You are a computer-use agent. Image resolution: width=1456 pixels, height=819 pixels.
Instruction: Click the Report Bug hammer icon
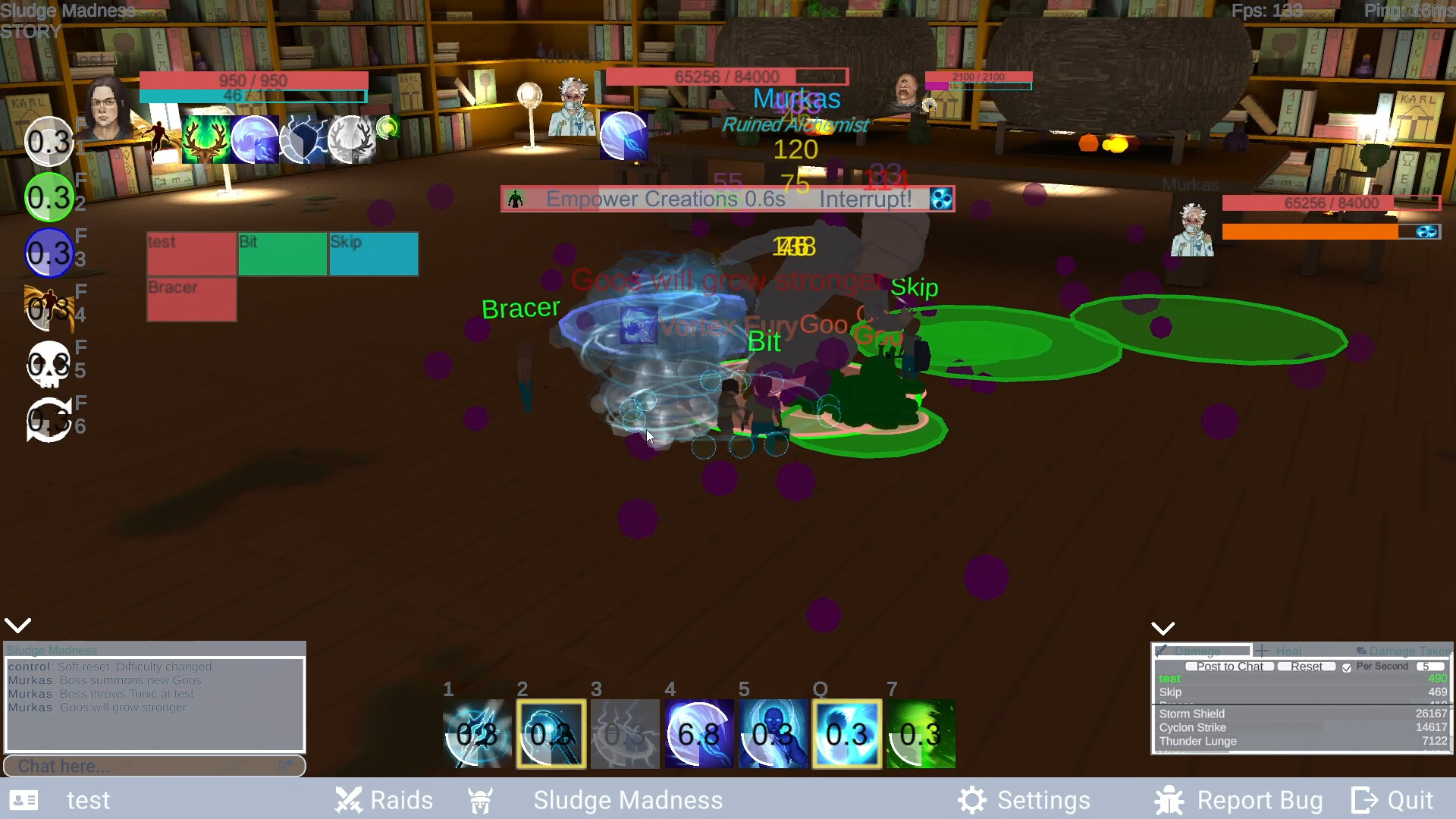coord(1169,800)
